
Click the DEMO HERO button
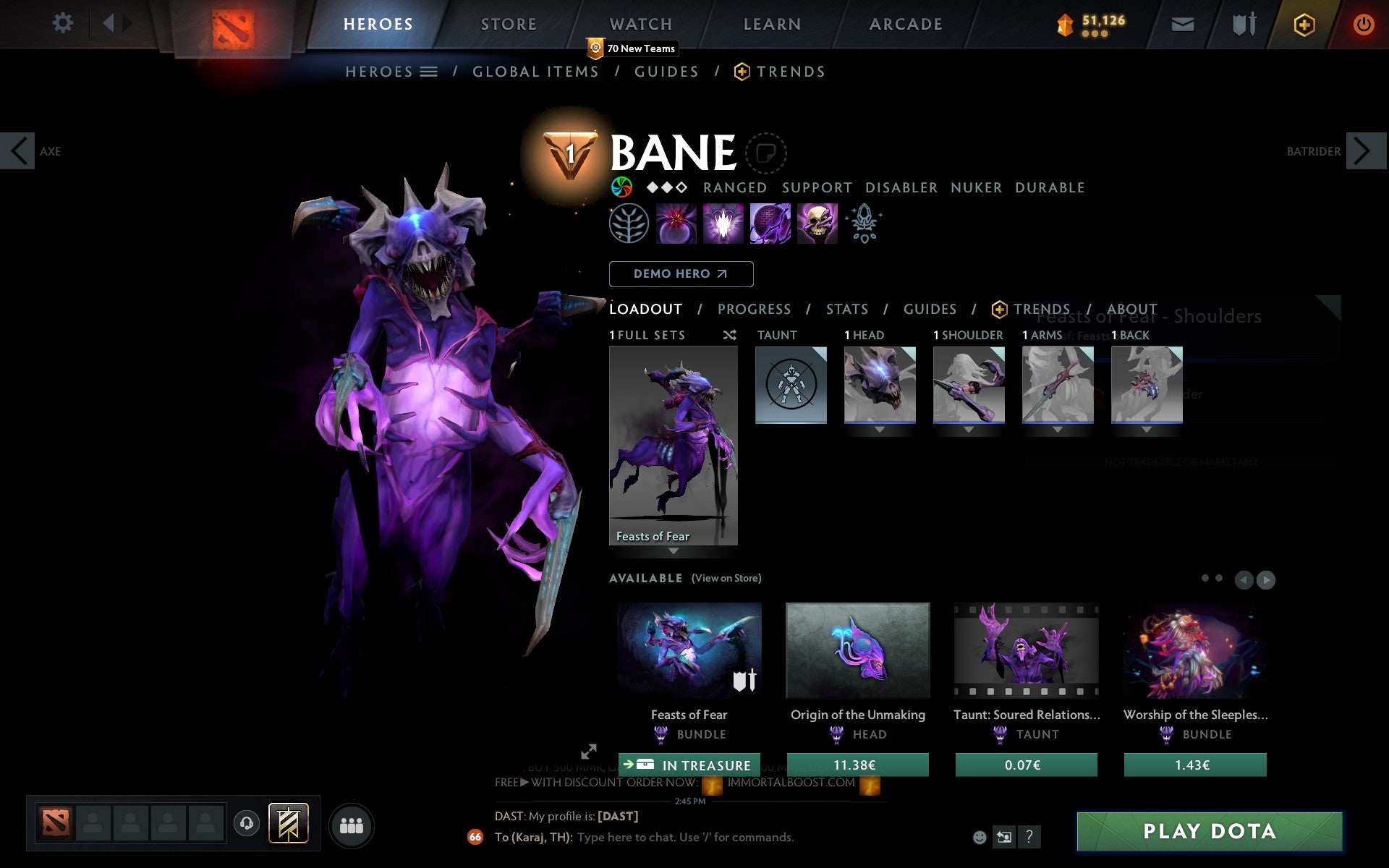681,274
